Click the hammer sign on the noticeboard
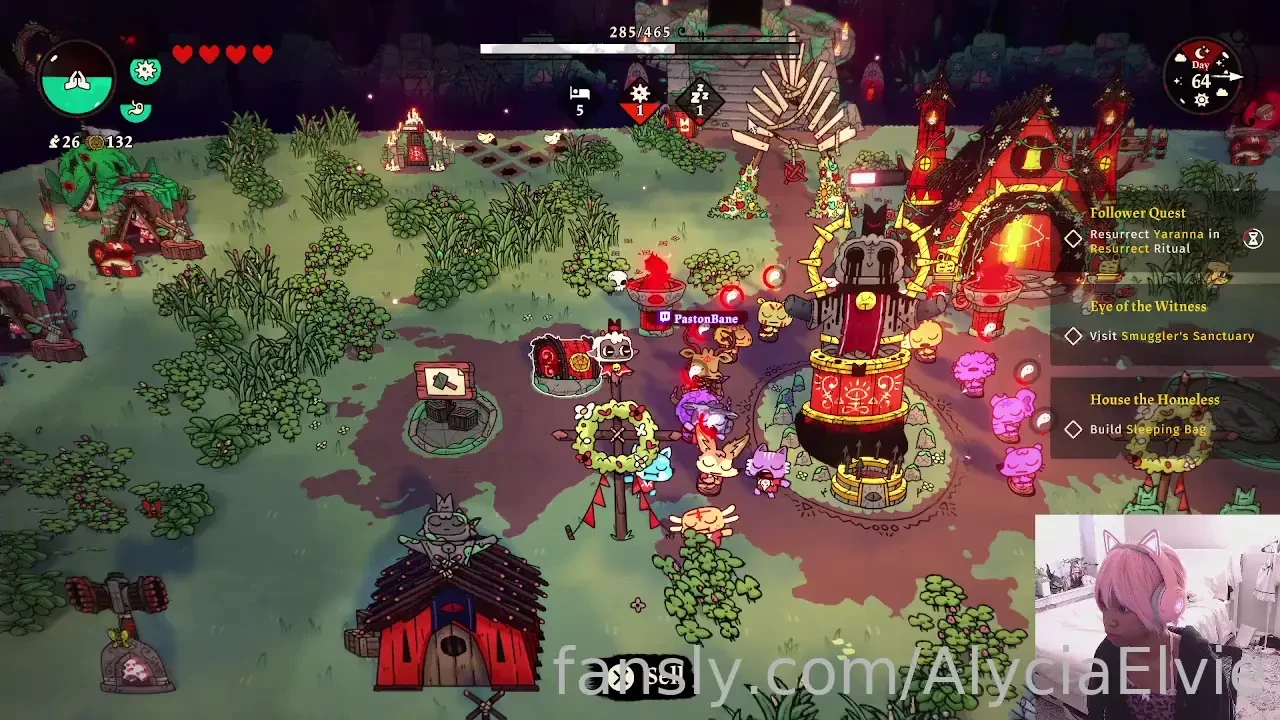The image size is (1280, 720). (x=447, y=380)
